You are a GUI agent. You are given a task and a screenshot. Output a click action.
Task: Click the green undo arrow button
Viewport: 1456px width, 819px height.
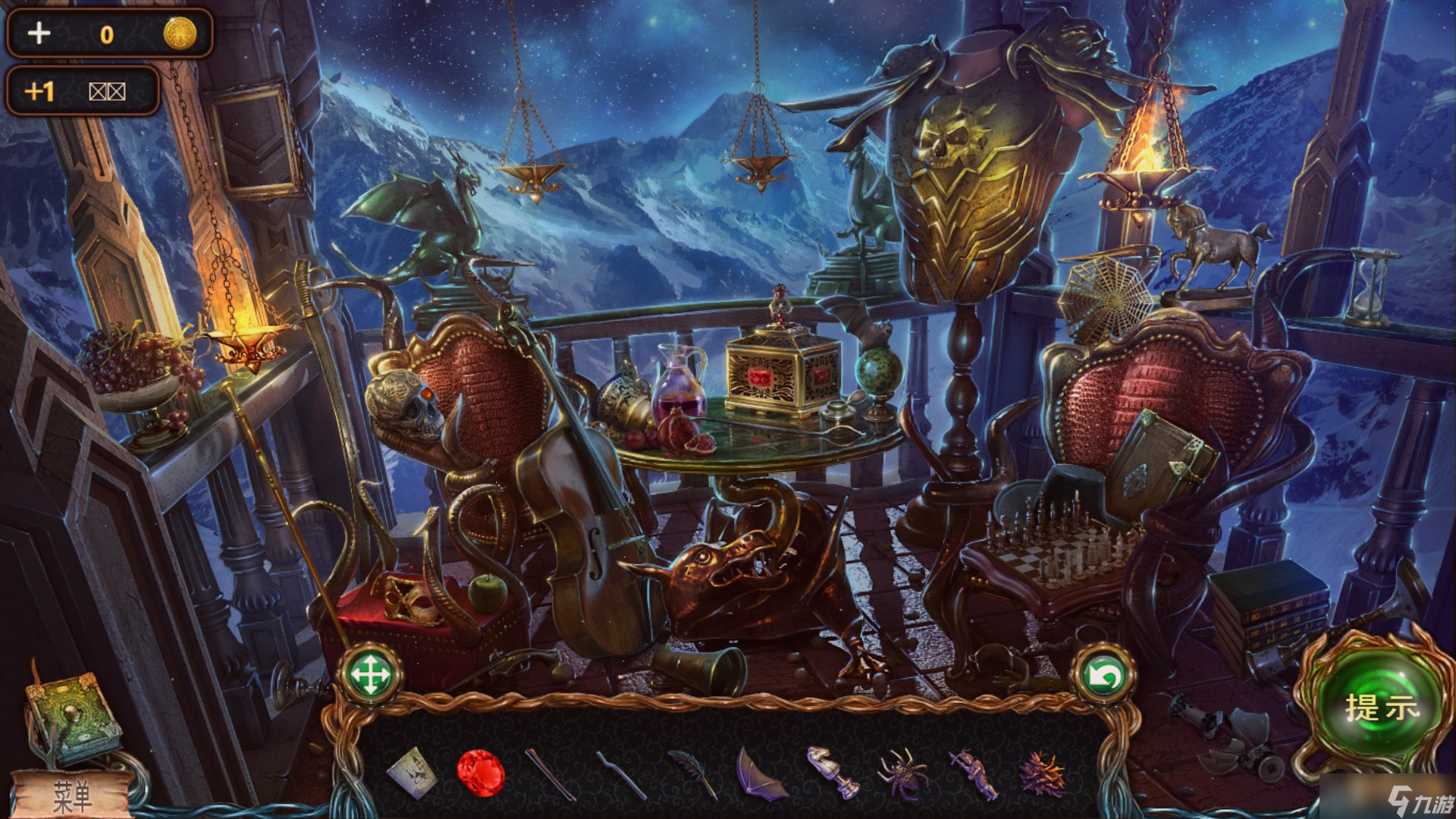pos(1103,675)
